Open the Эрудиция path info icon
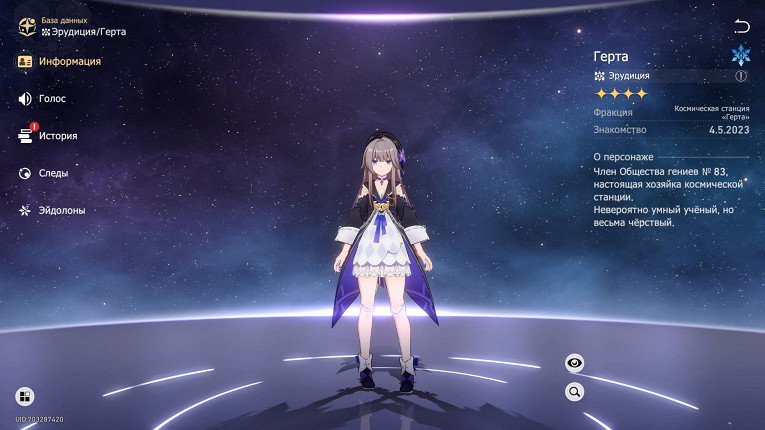 741,75
